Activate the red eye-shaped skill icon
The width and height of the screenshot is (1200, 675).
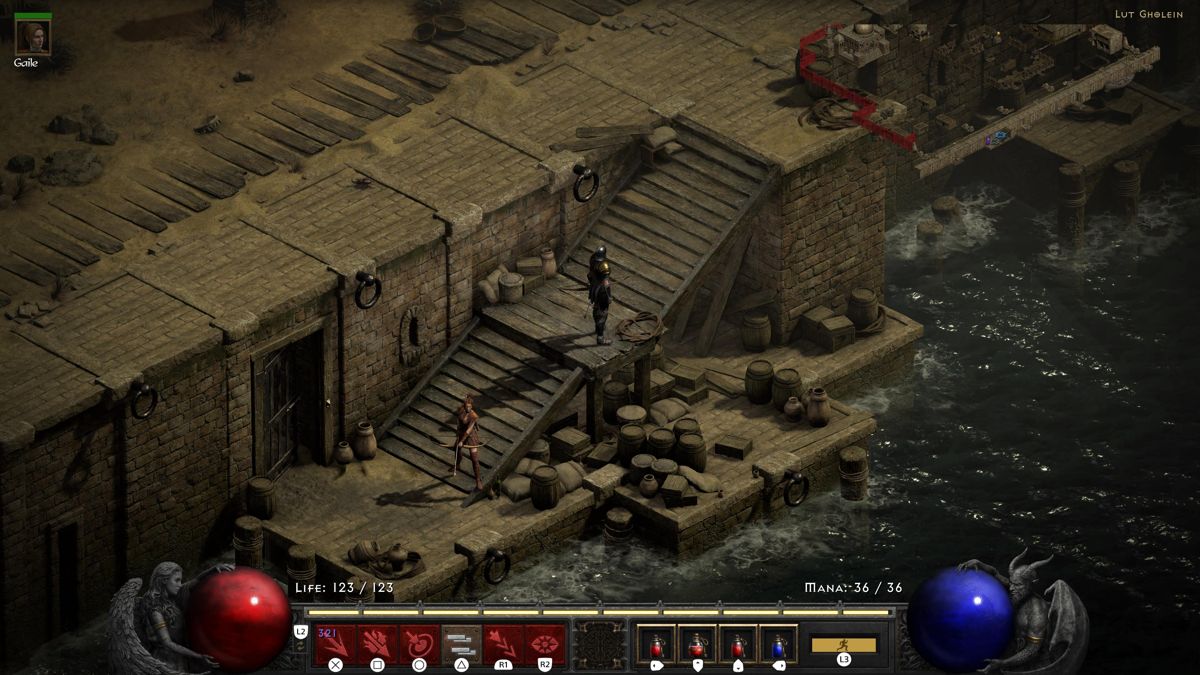coord(545,644)
